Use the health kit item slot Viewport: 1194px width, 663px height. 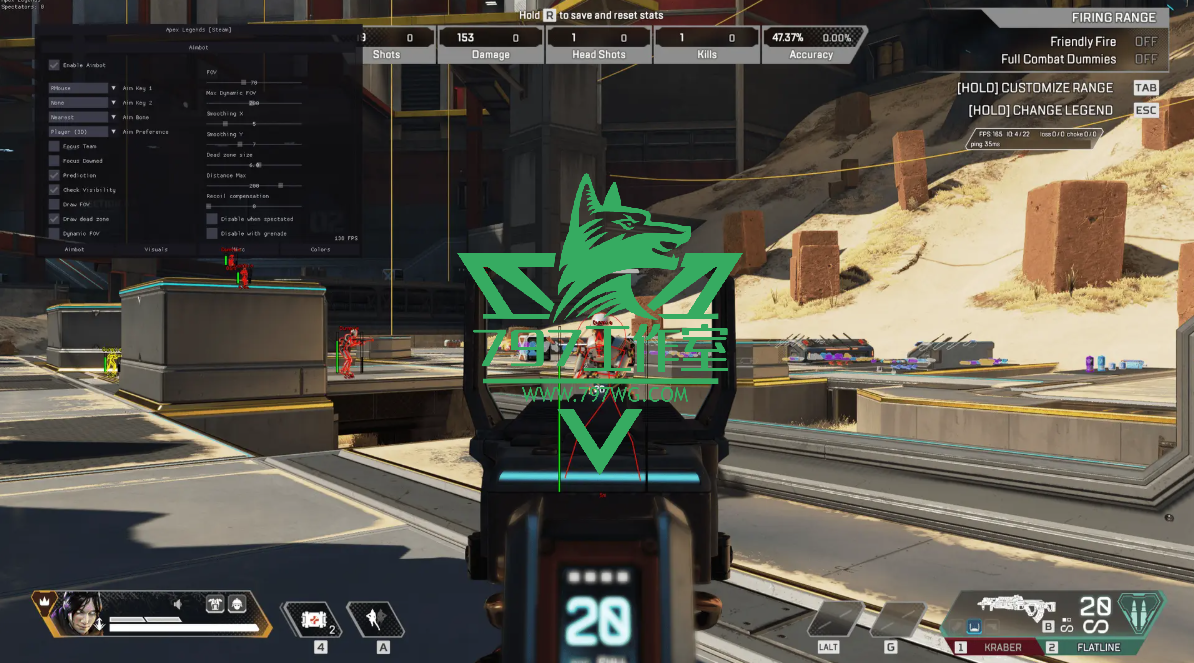click(314, 620)
